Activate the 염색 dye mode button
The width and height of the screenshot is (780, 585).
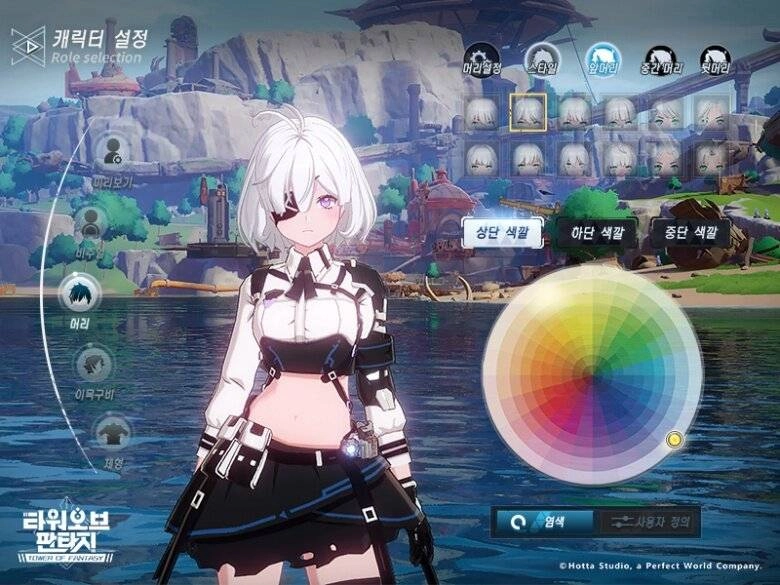(x=544, y=522)
